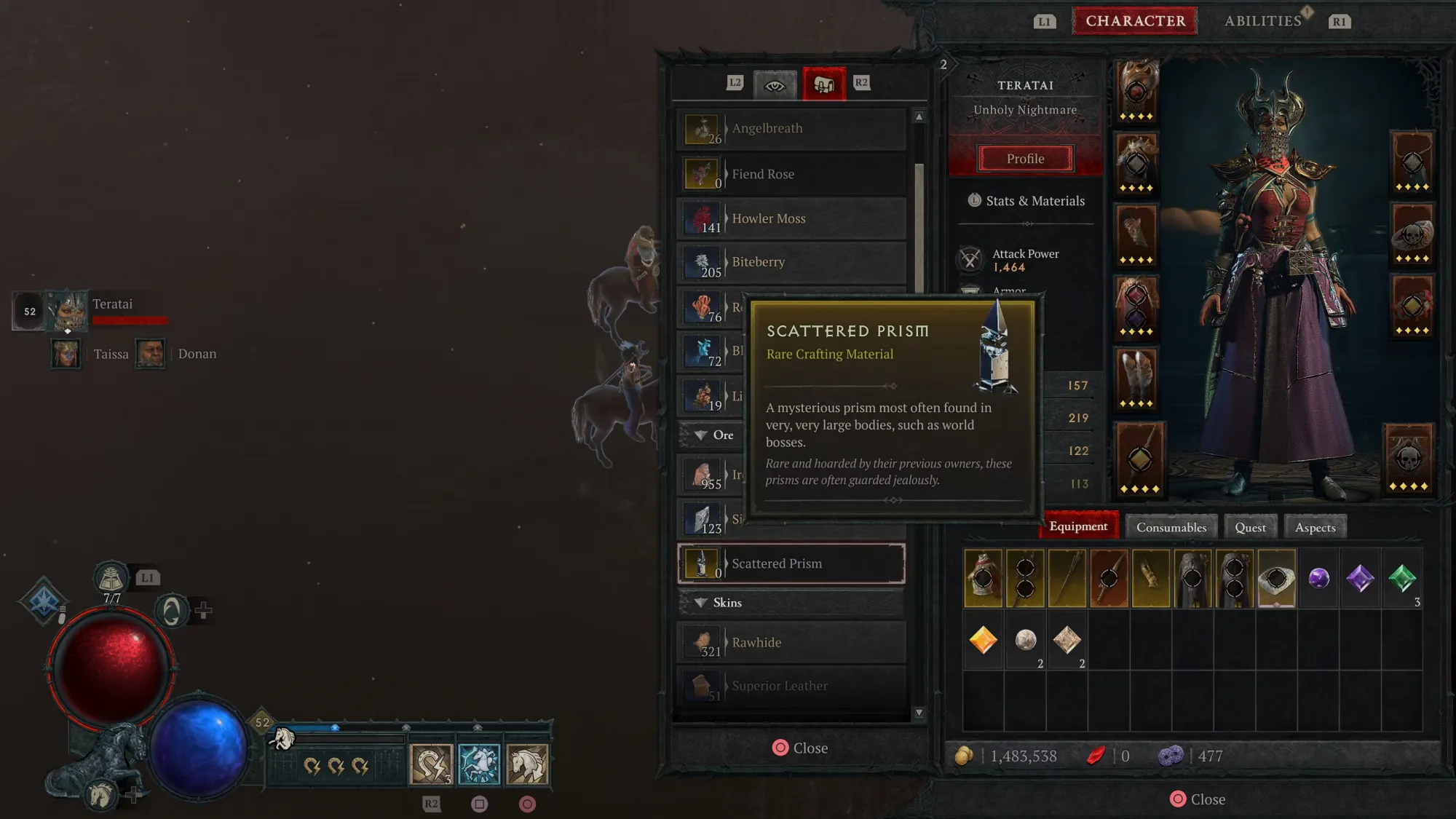Select the Scattered Prism row
The width and height of the screenshot is (1456, 819).
[x=792, y=563]
